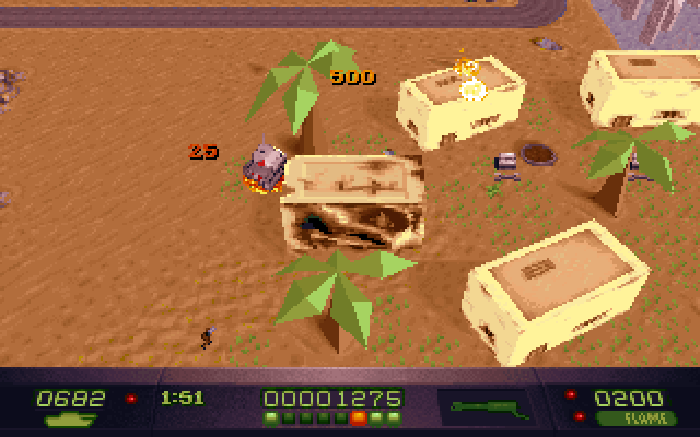Select the orange lit indicator segment
700x437 pixels.
coord(358,418)
